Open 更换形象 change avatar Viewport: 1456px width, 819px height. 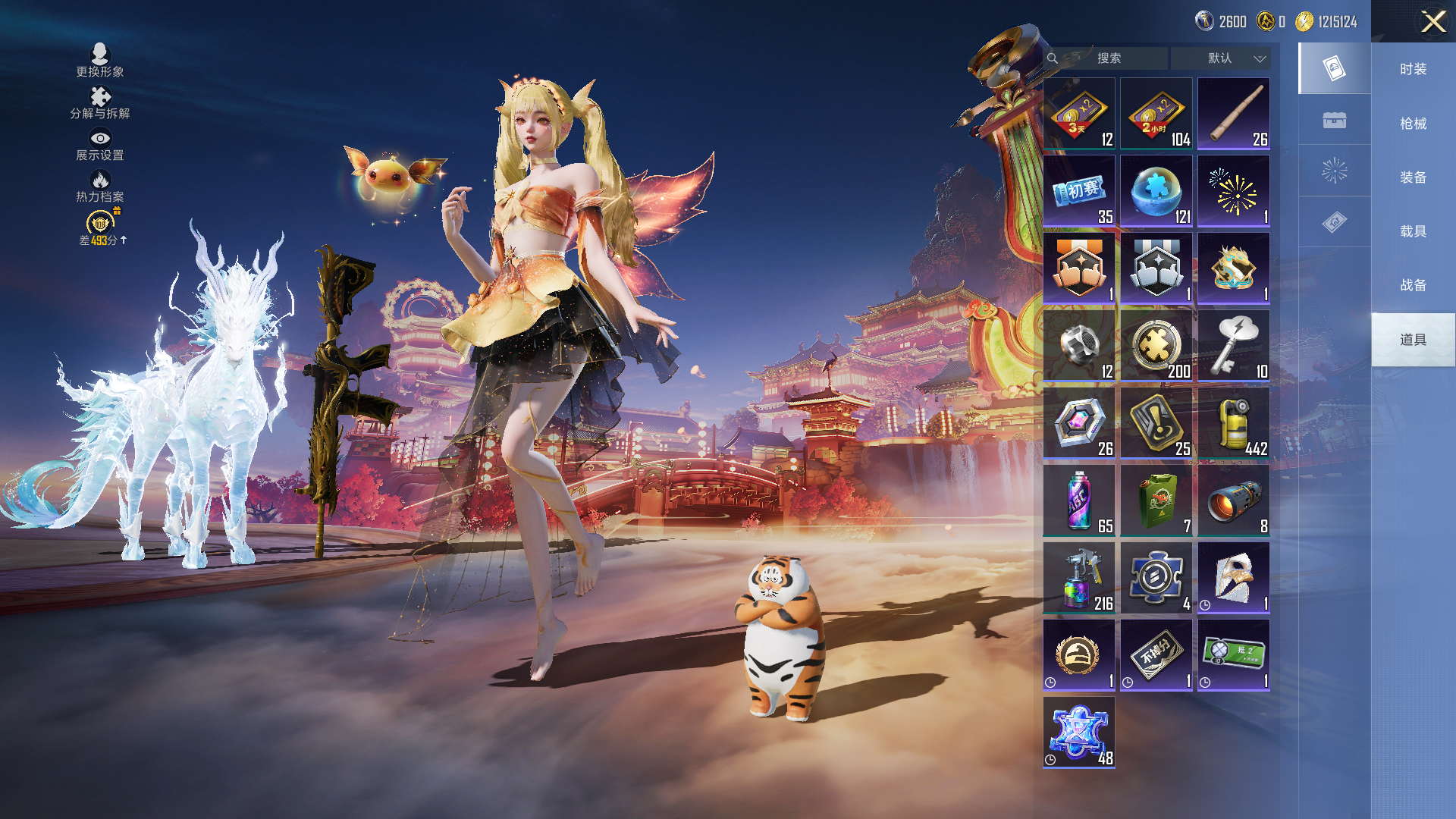tap(100, 61)
